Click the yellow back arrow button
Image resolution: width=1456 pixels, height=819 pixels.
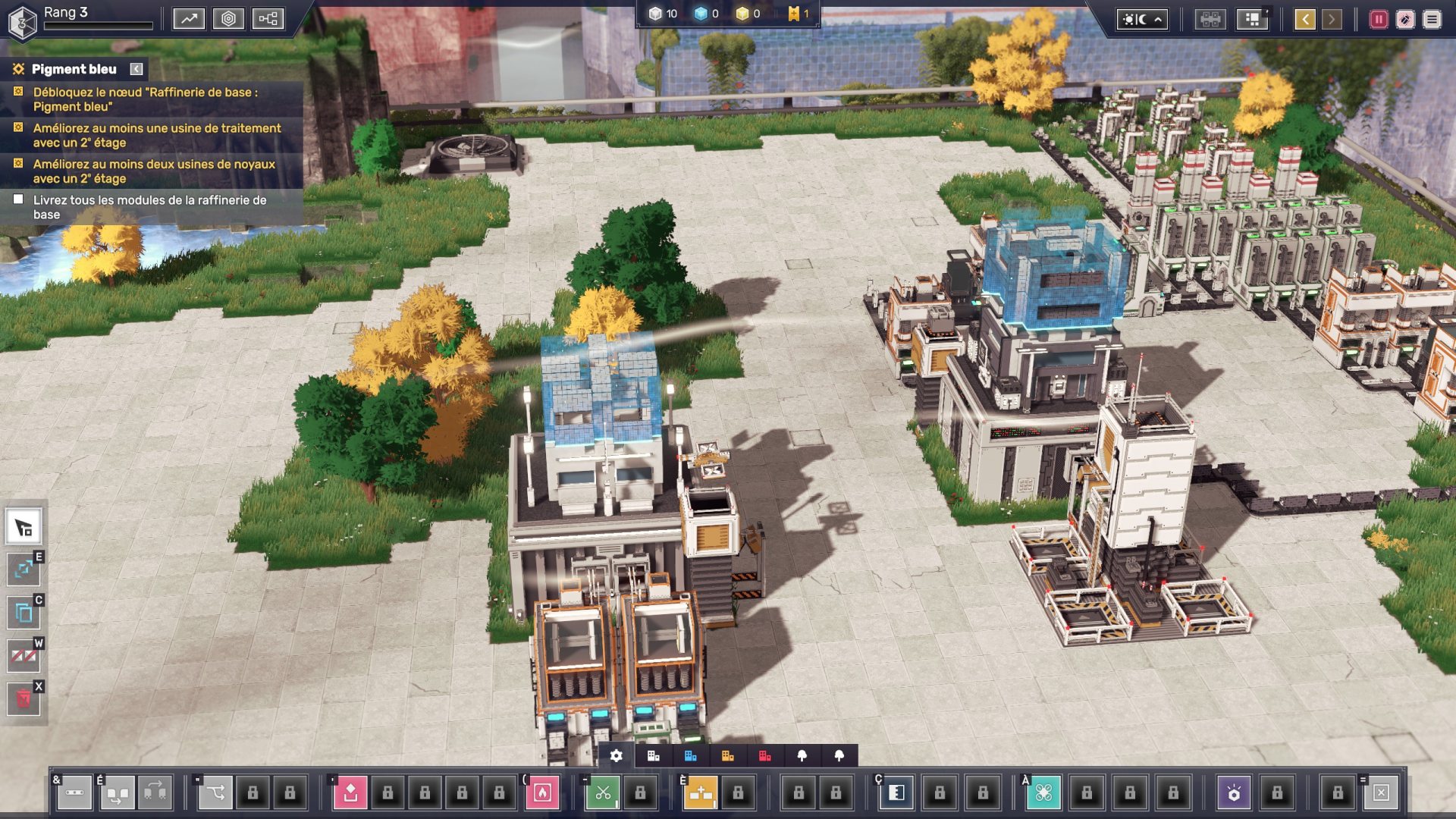tap(1304, 19)
